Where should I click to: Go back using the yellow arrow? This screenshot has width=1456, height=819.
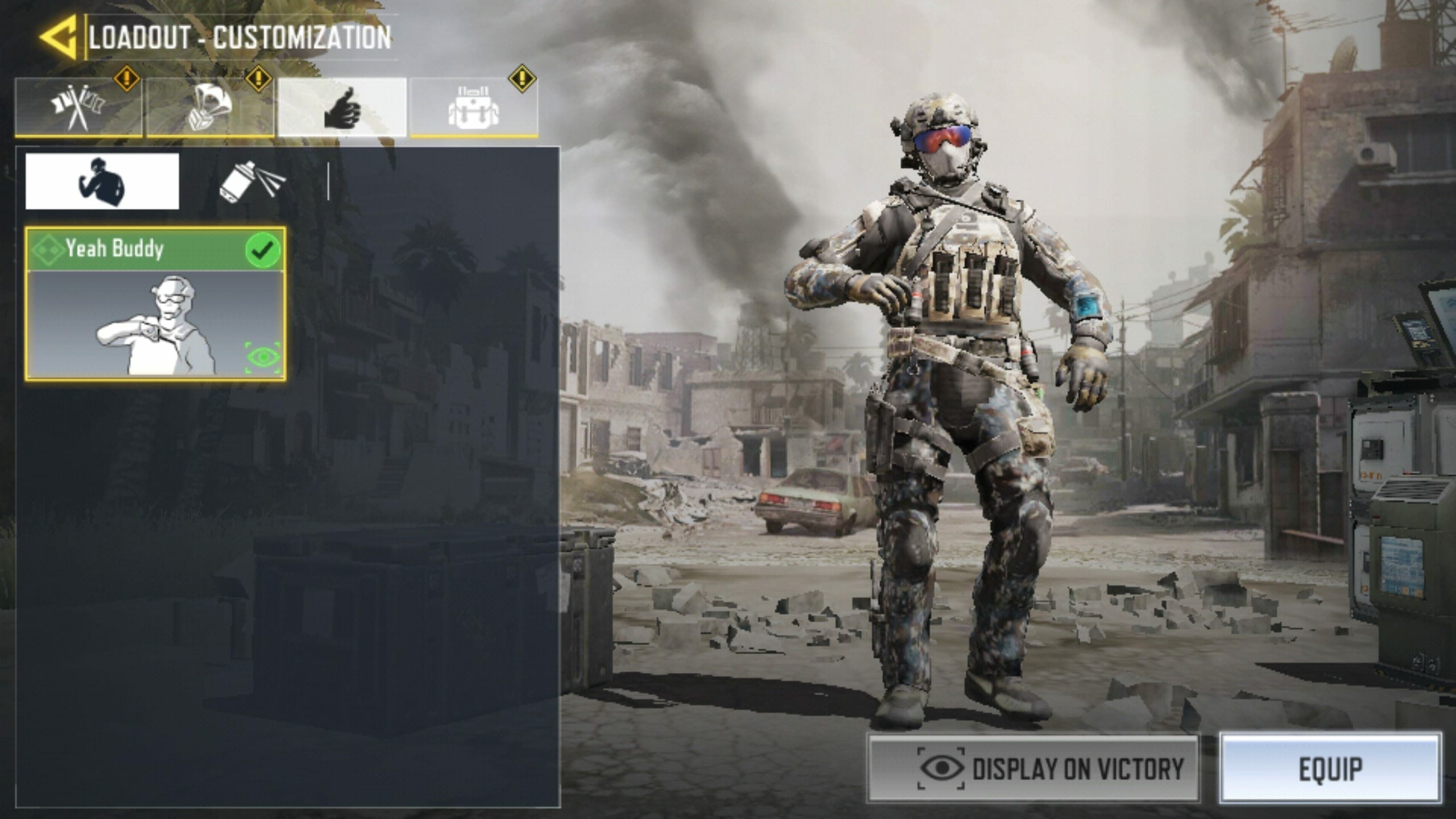pyautogui.click(x=59, y=38)
